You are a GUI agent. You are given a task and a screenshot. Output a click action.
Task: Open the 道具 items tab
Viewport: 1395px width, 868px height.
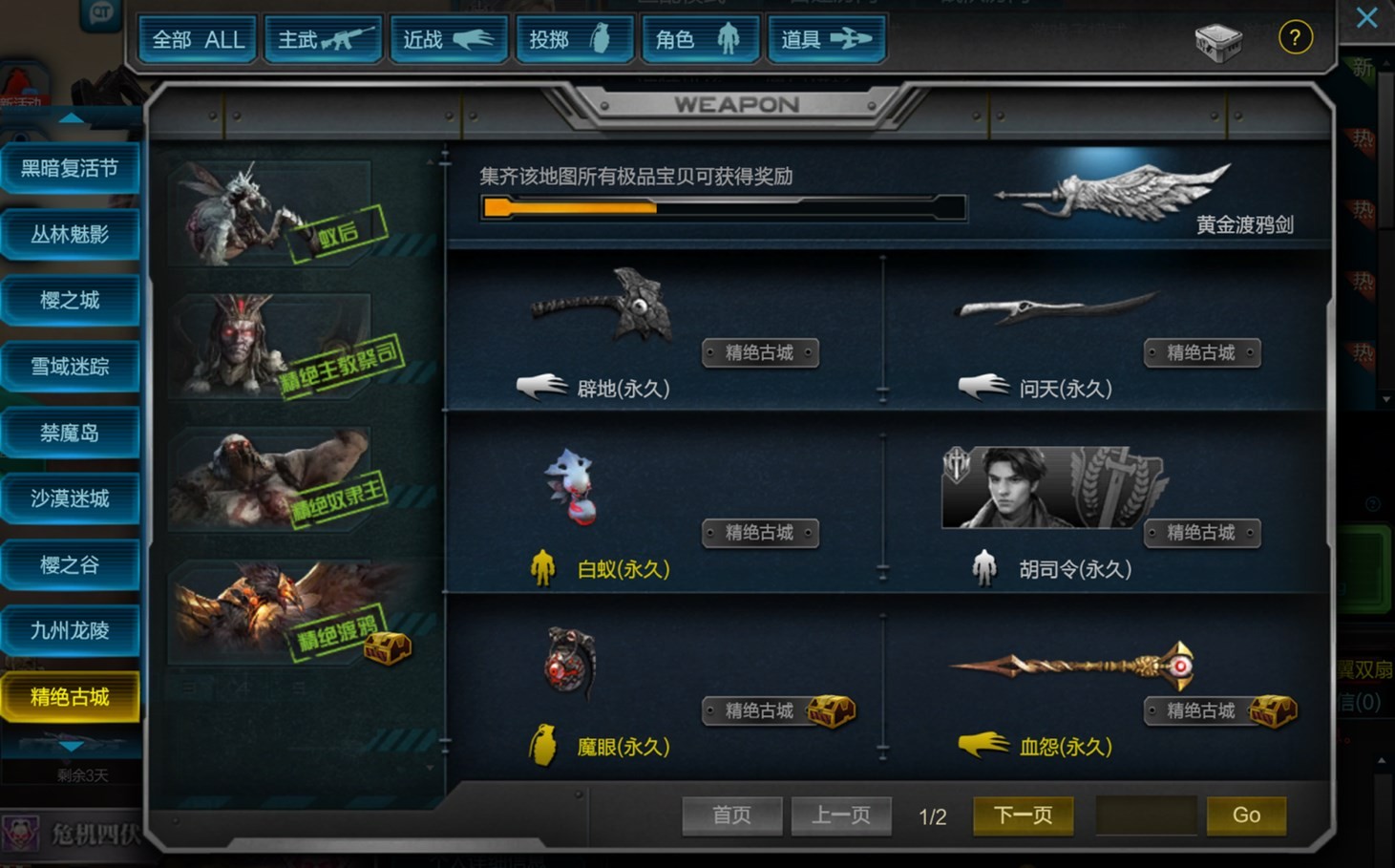point(826,40)
